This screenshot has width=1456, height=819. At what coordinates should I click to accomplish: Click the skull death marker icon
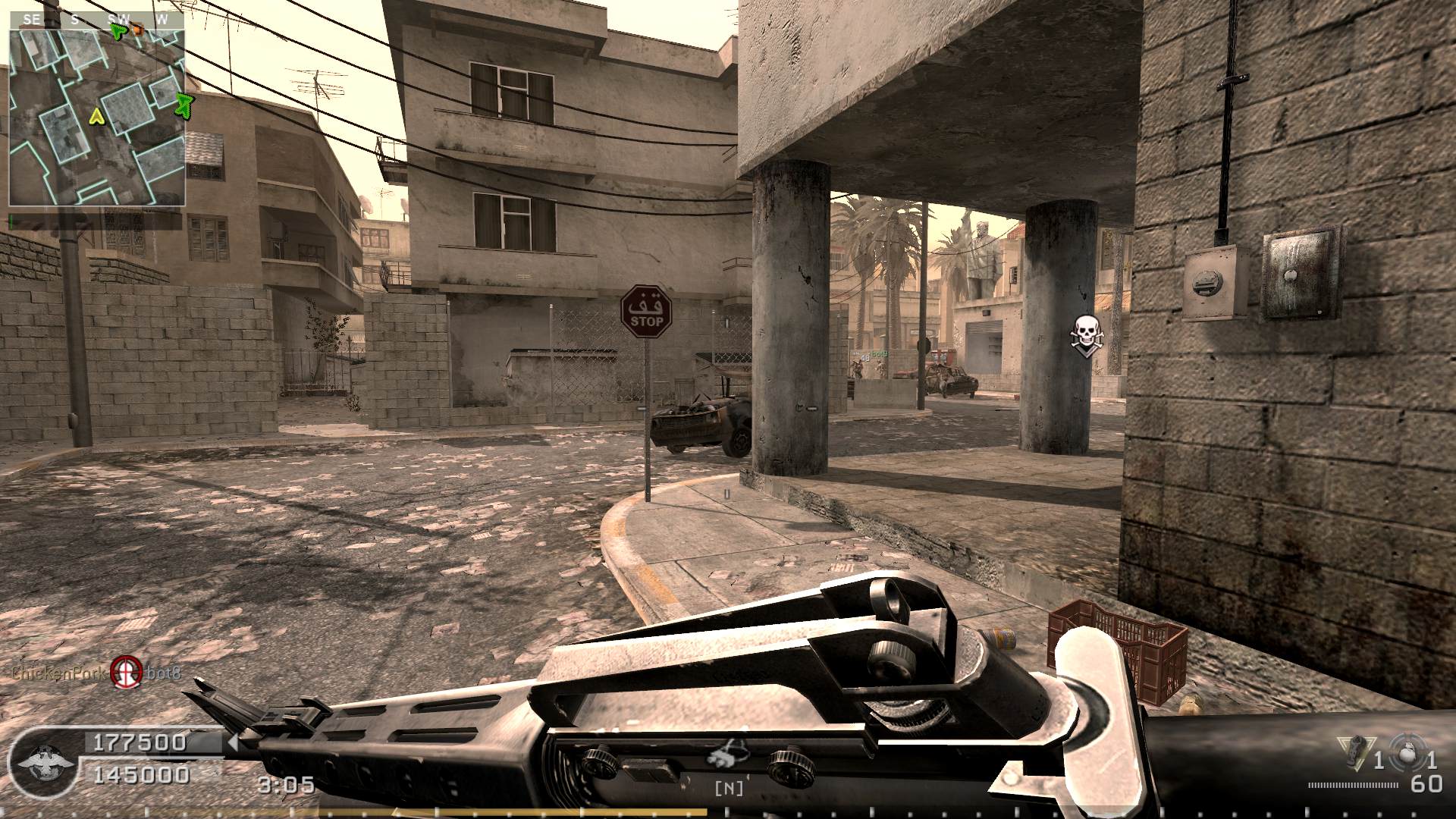(1086, 332)
